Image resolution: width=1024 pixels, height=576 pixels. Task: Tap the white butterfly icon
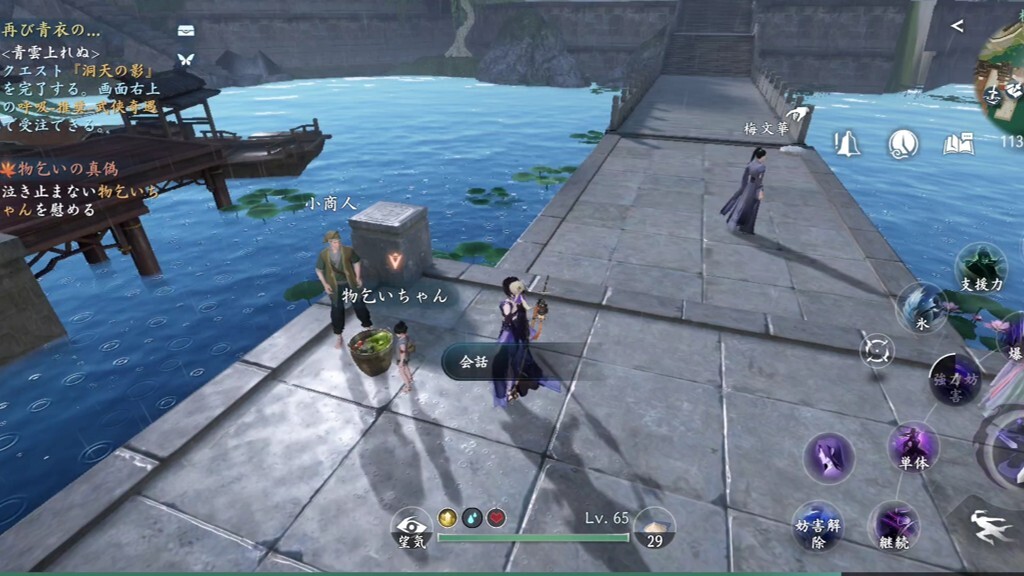tap(185, 59)
